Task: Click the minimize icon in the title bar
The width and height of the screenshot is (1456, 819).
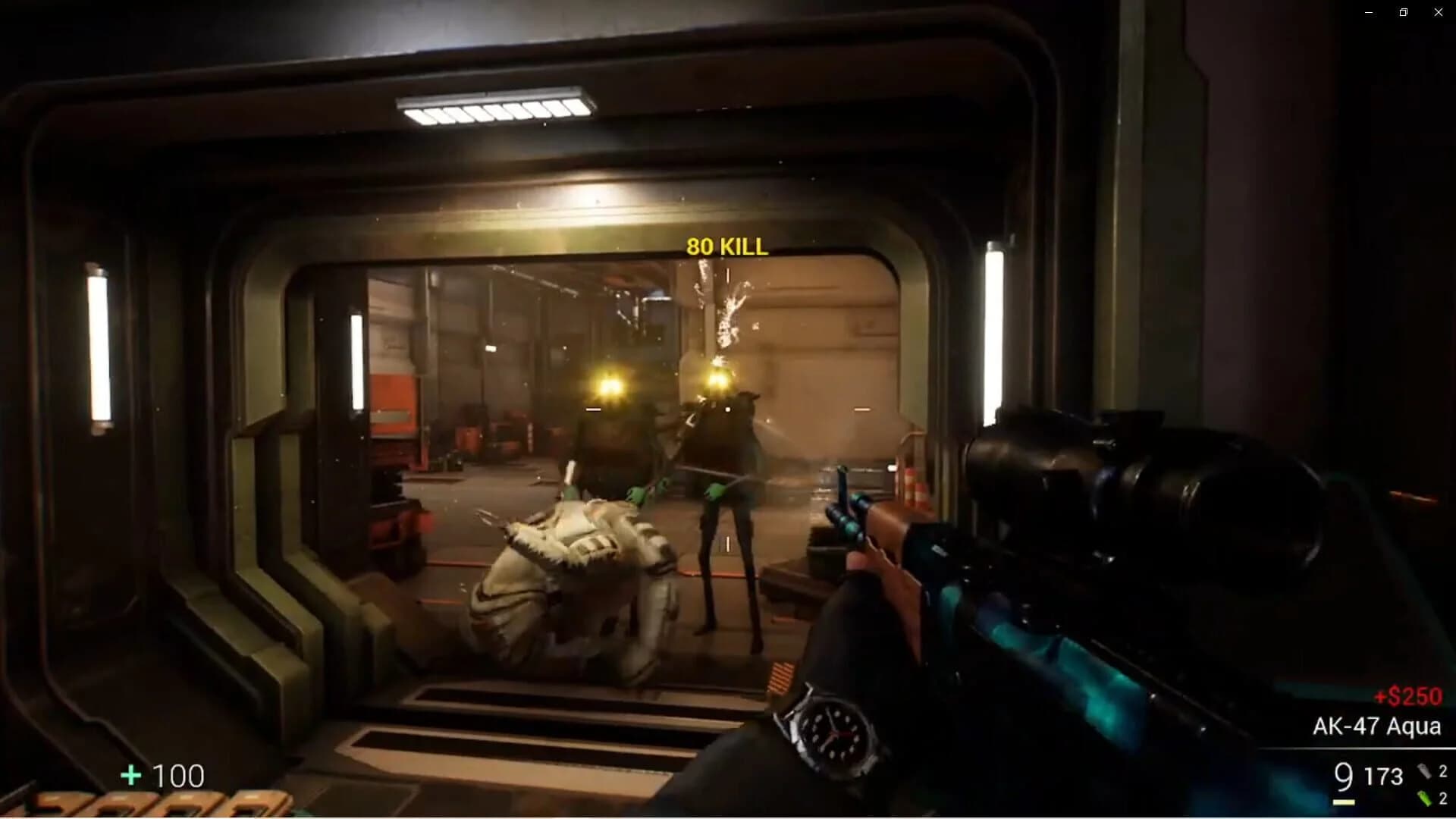Action: point(1369,12)
